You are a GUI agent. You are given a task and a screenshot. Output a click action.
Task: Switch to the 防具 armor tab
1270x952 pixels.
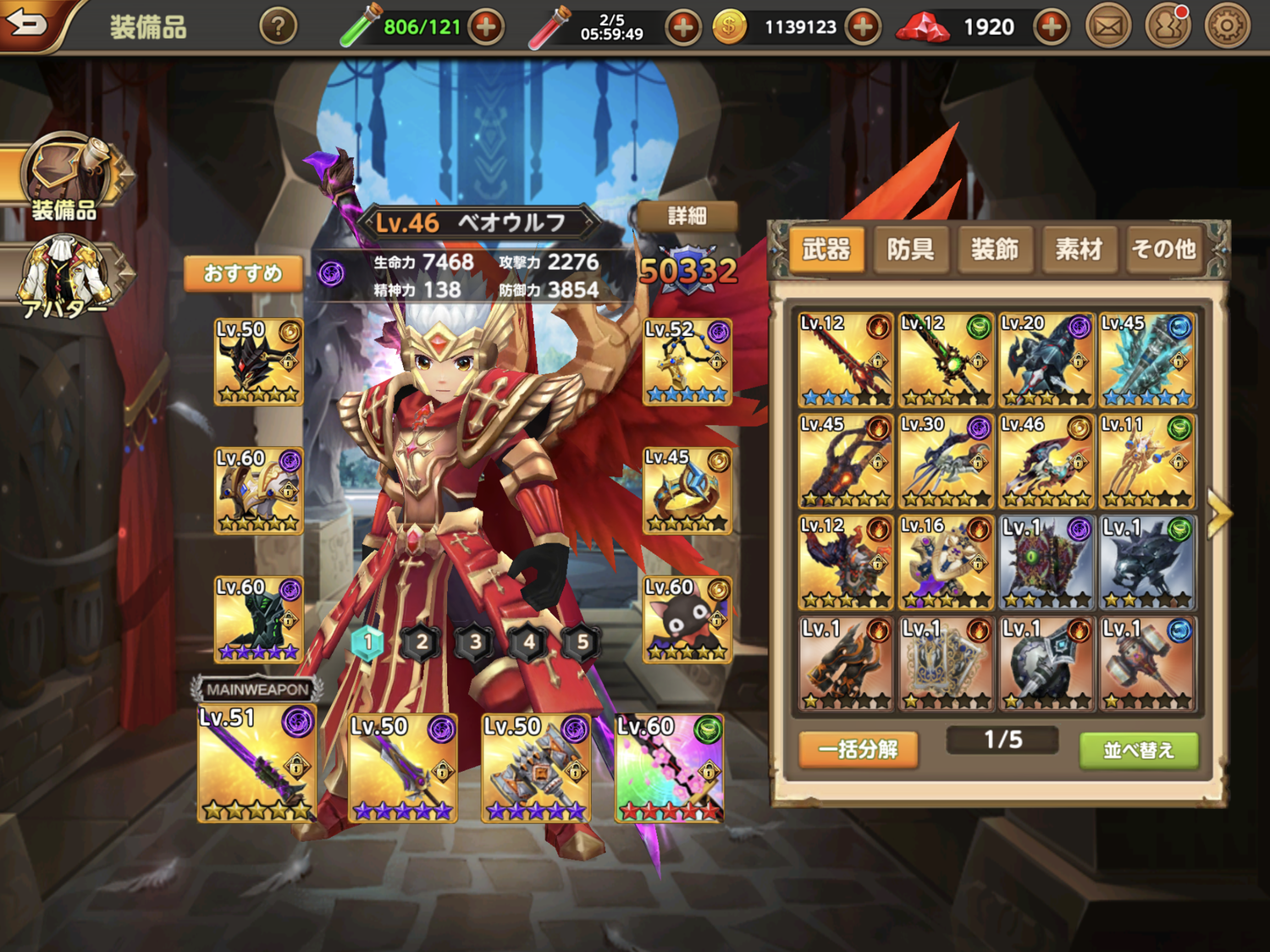[x=910, y=250]
